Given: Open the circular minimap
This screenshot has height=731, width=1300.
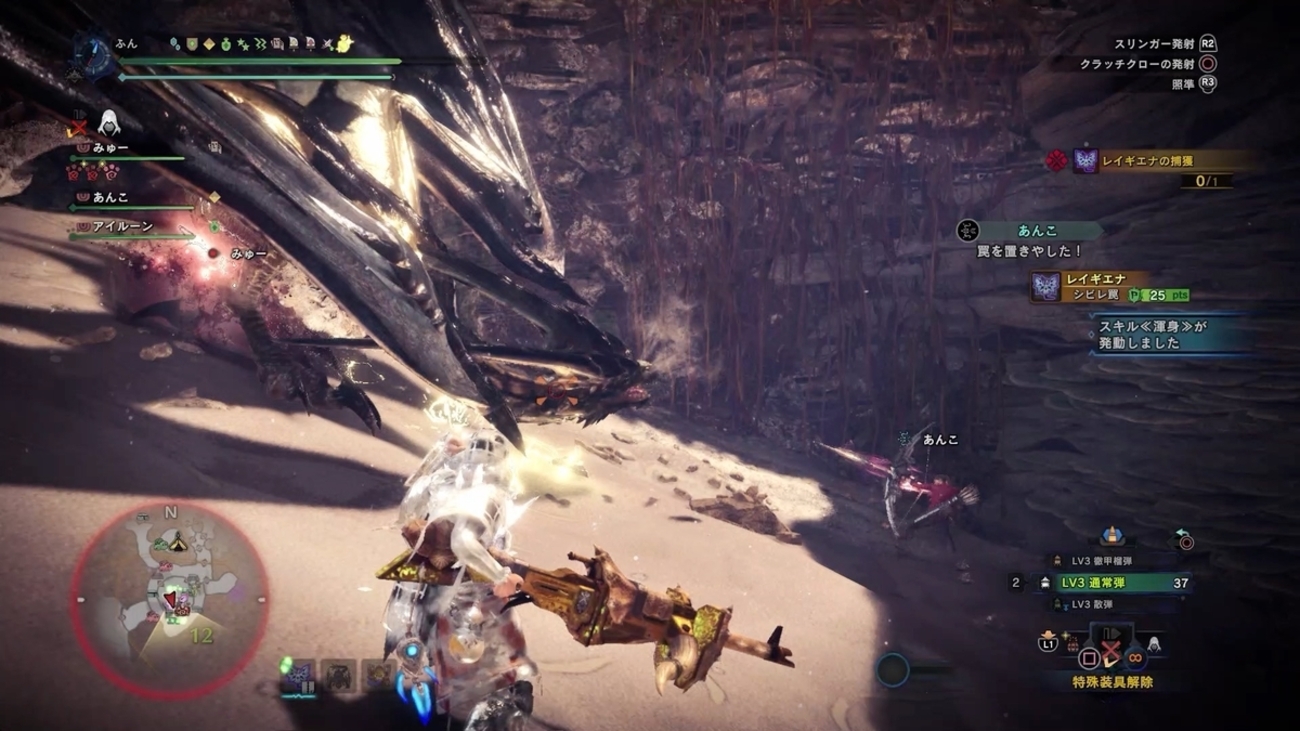Looking at the screenshot, I should [170, 599].
